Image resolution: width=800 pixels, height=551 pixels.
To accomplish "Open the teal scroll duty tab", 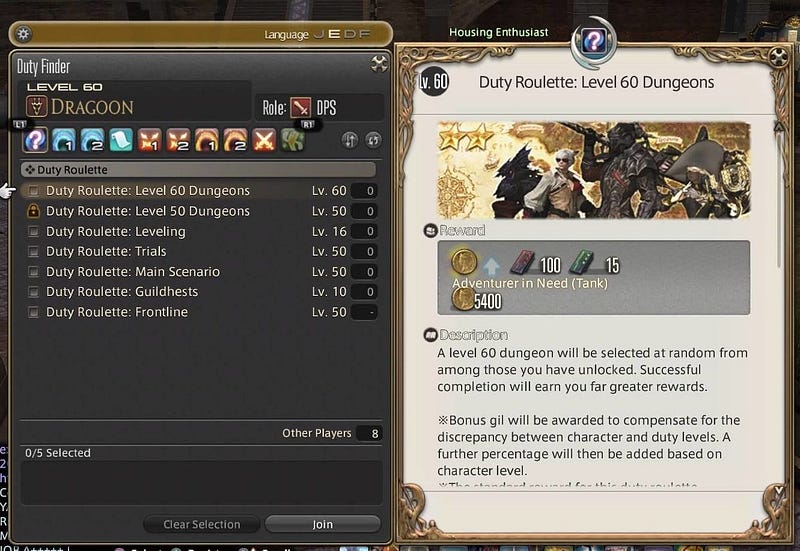I will (x=120, y=140).
